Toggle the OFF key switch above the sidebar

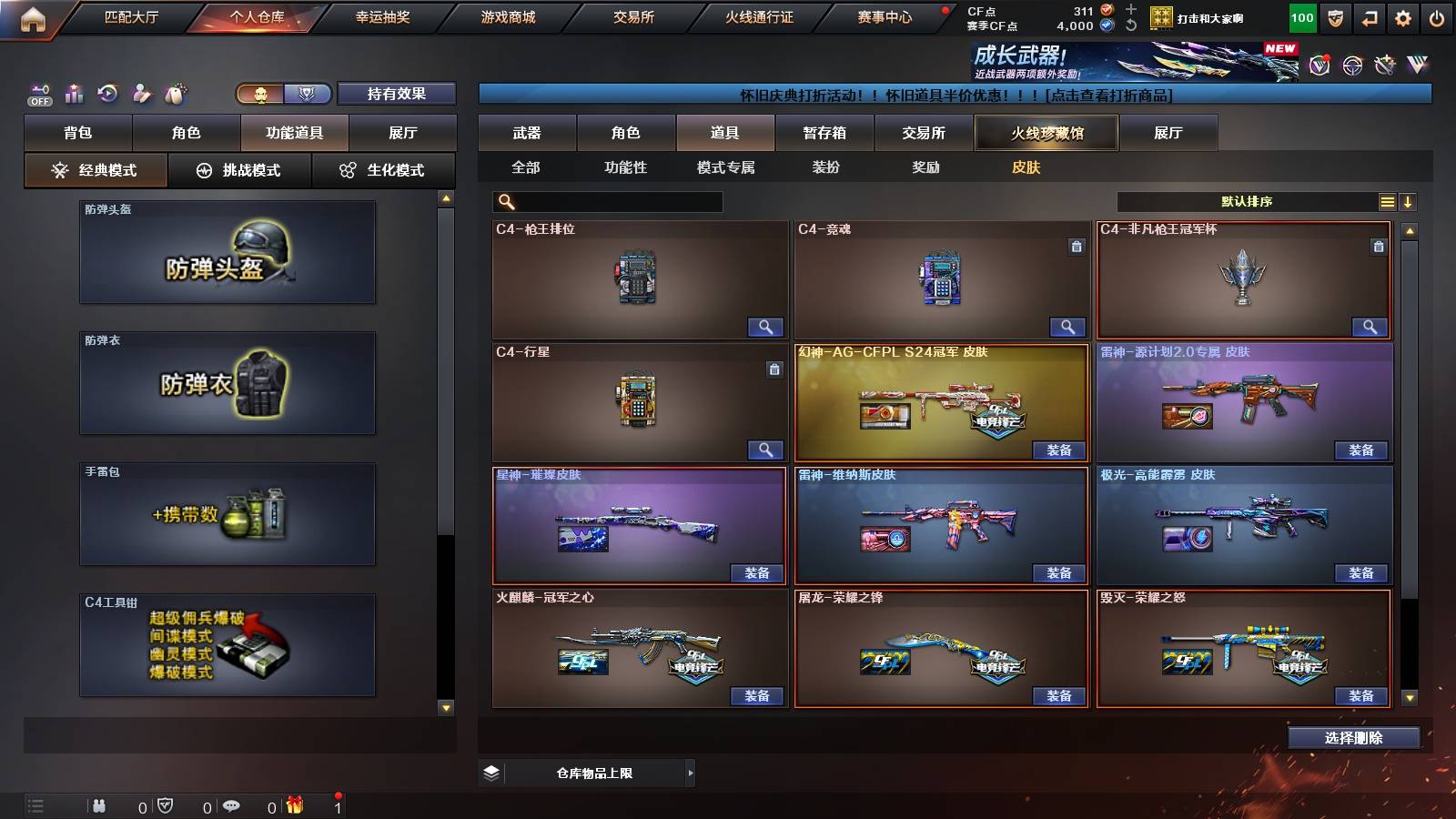(x=38, y=92)
